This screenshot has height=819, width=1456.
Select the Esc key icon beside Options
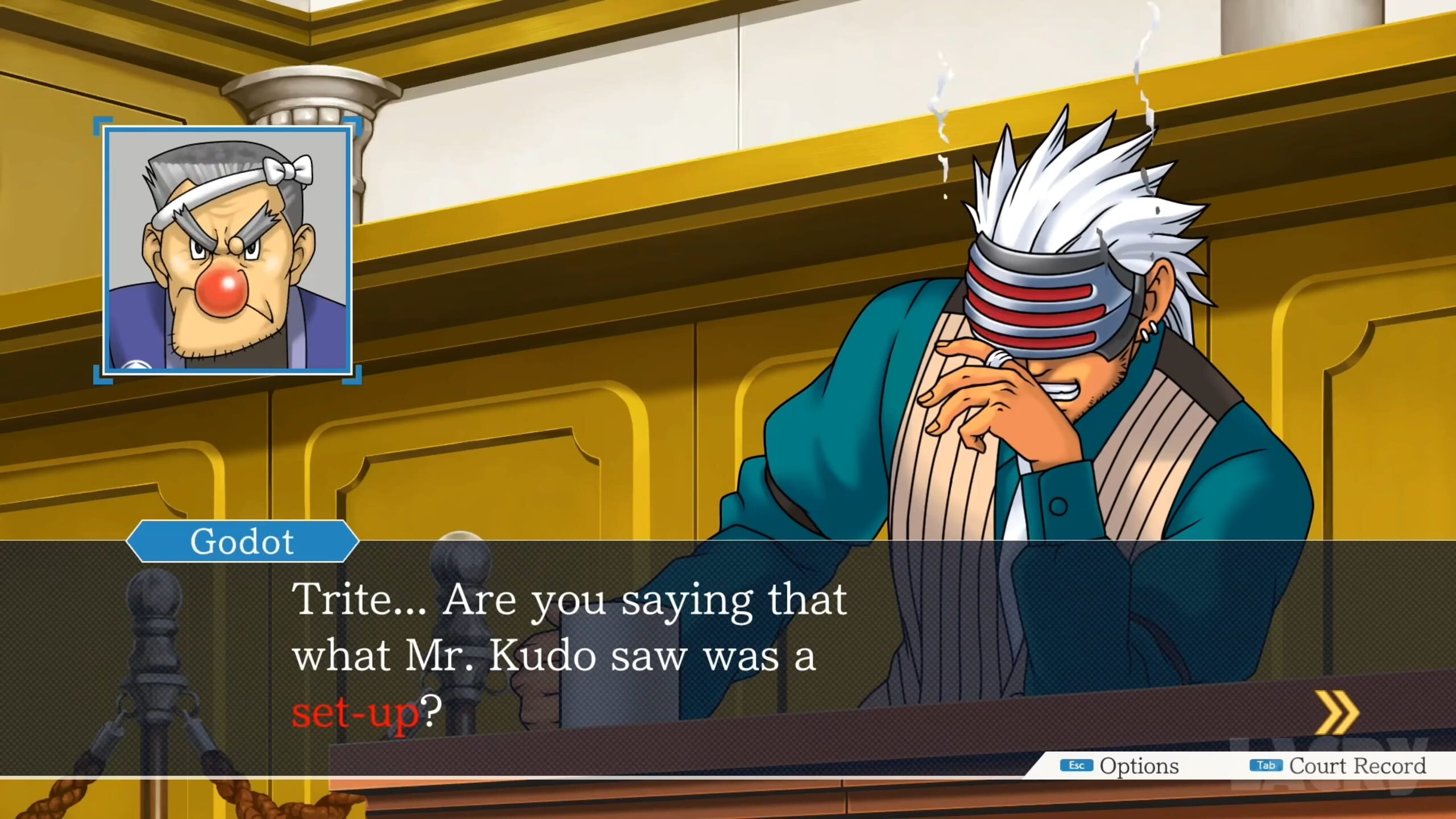[x=1078, y=766]
